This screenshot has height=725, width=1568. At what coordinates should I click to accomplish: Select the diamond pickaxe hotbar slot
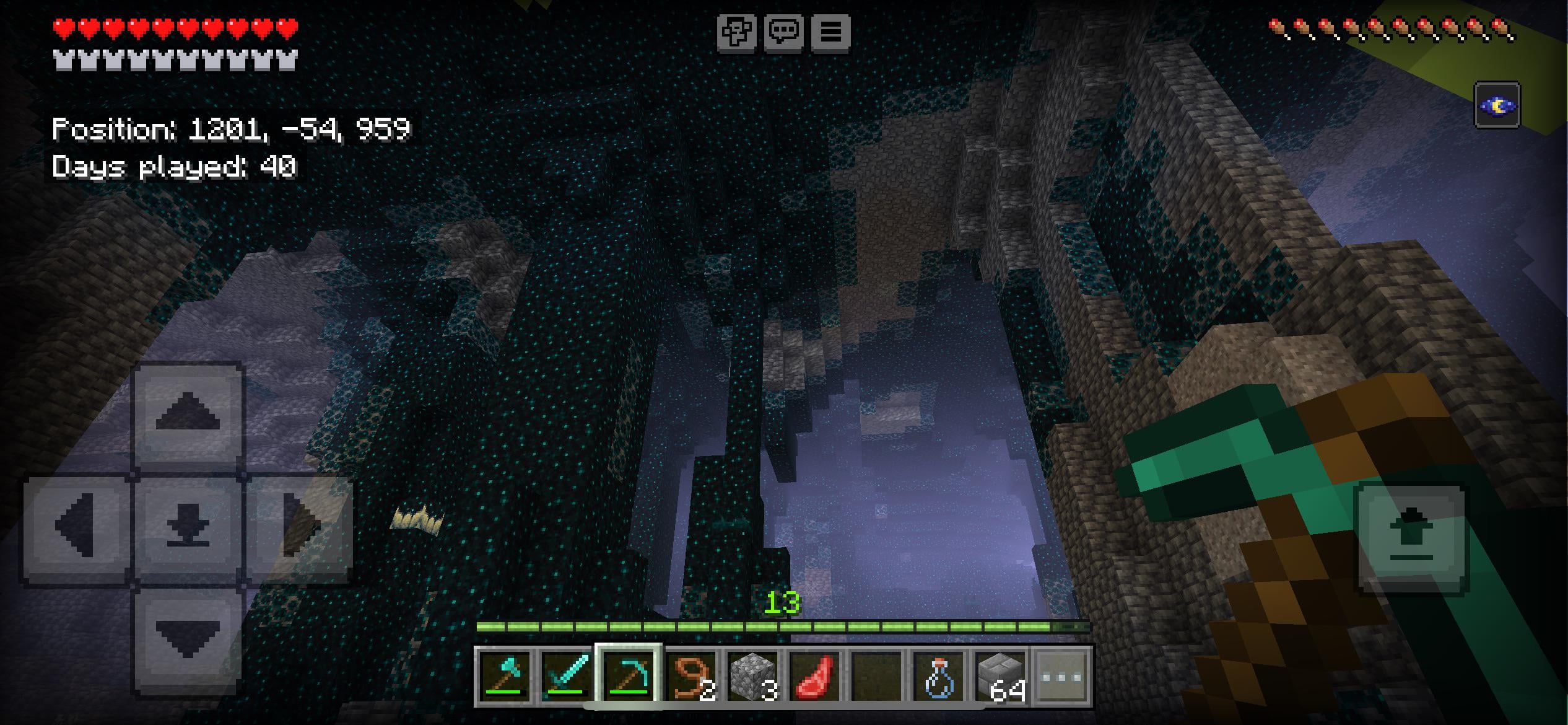629,676
